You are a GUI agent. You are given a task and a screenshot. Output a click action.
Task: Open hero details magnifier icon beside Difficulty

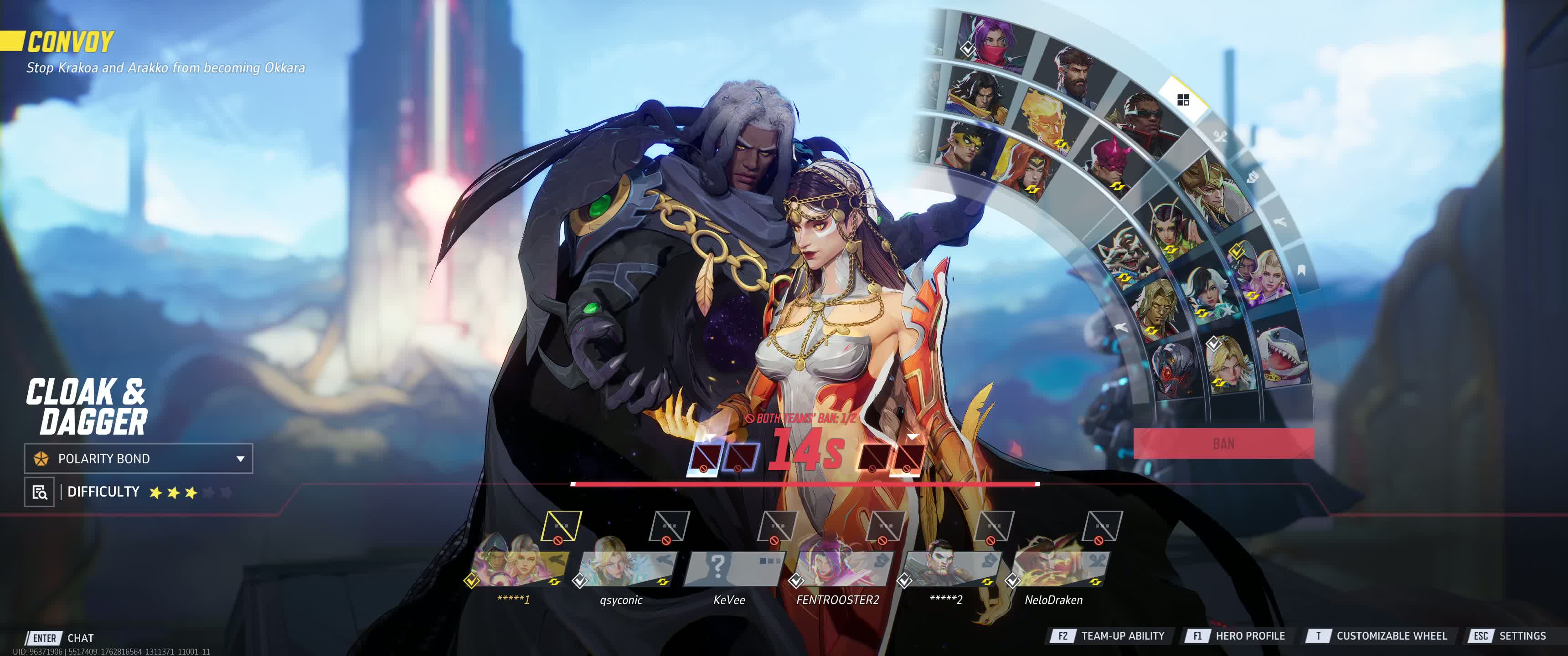coord(40,492)
